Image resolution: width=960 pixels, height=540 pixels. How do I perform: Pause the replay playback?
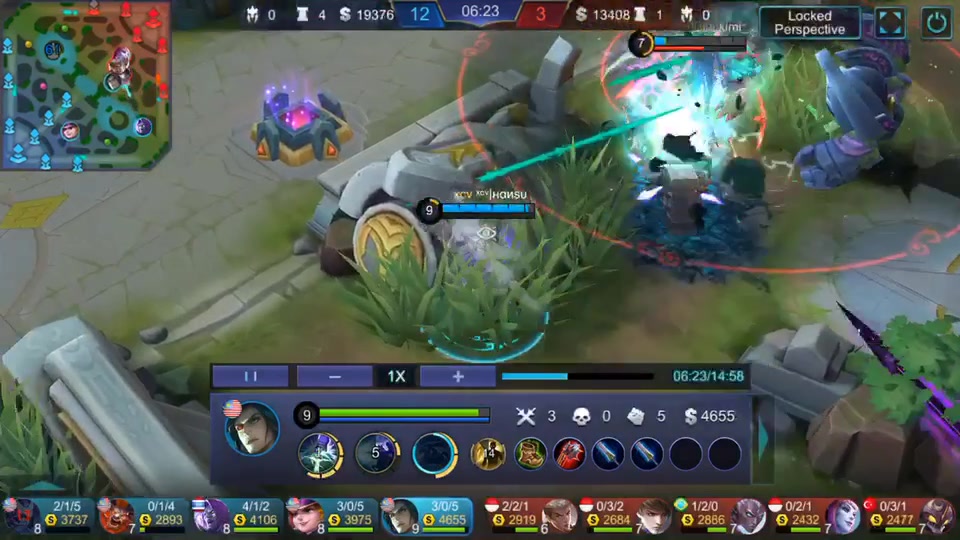click(250, 376)
